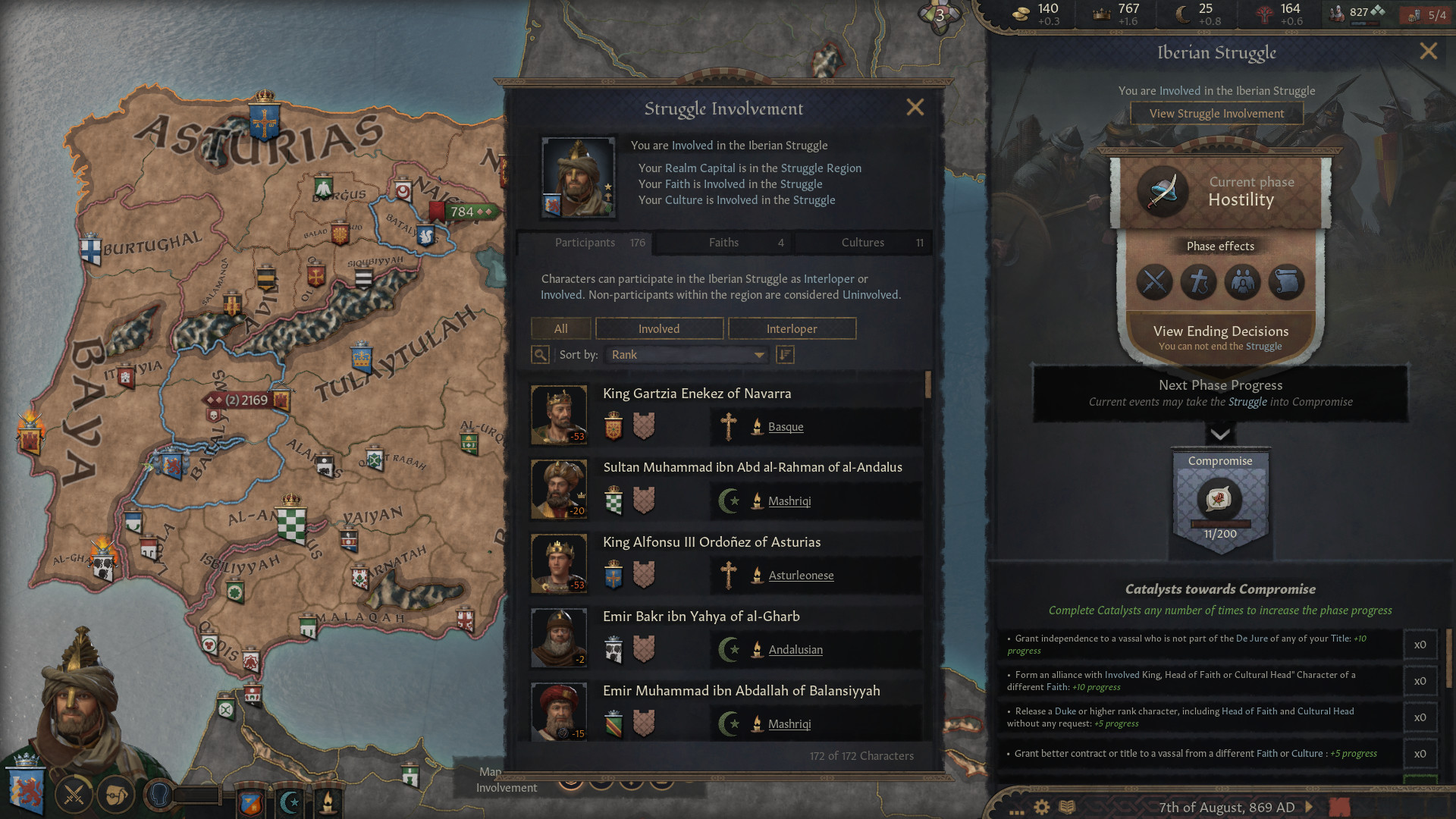Open the game settings gear near the date
Screen dimensions: 1456x819
[x=1042, y=807]
